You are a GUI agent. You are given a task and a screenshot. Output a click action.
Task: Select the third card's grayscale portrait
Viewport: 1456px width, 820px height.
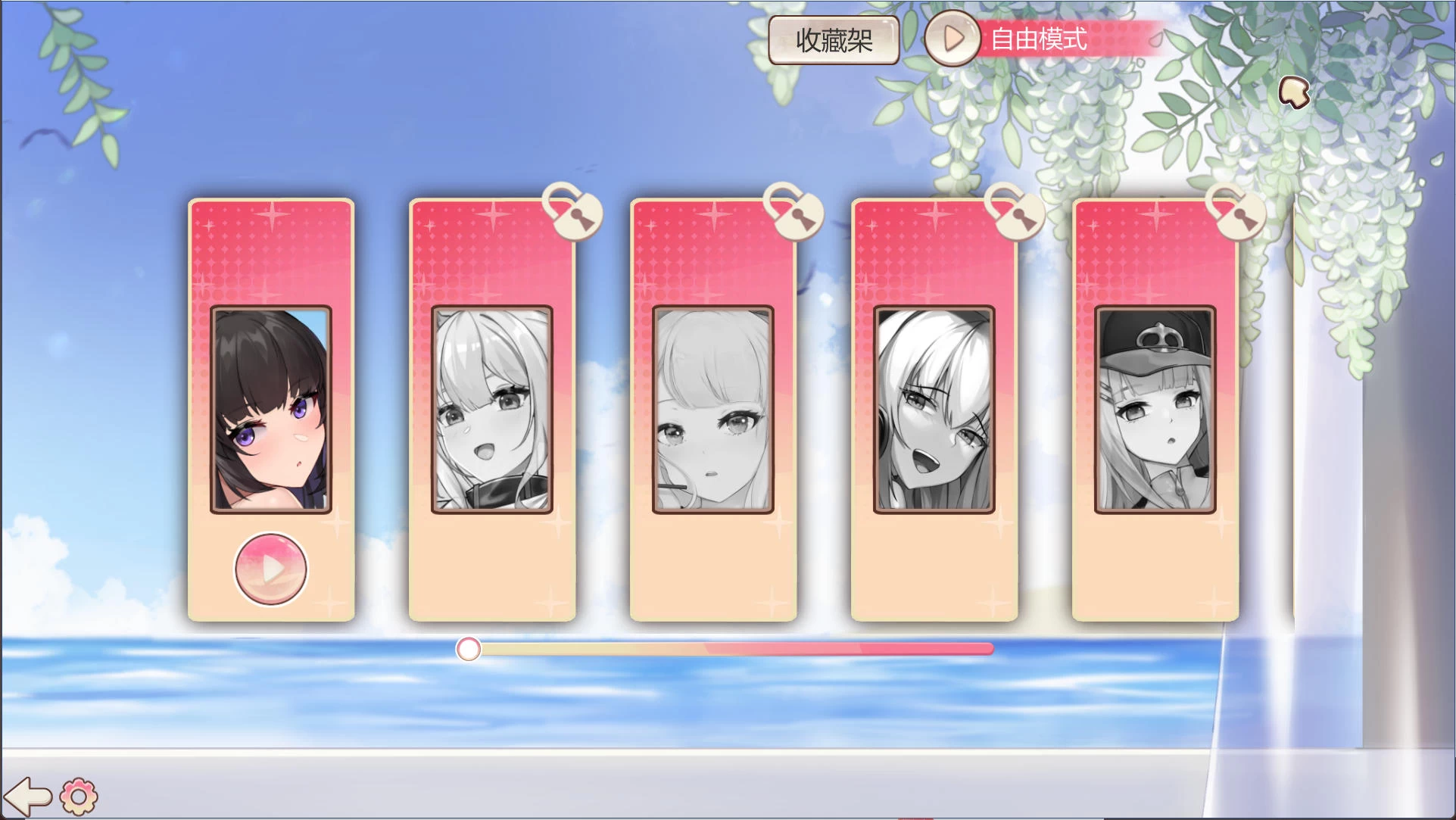click(712, 409)
